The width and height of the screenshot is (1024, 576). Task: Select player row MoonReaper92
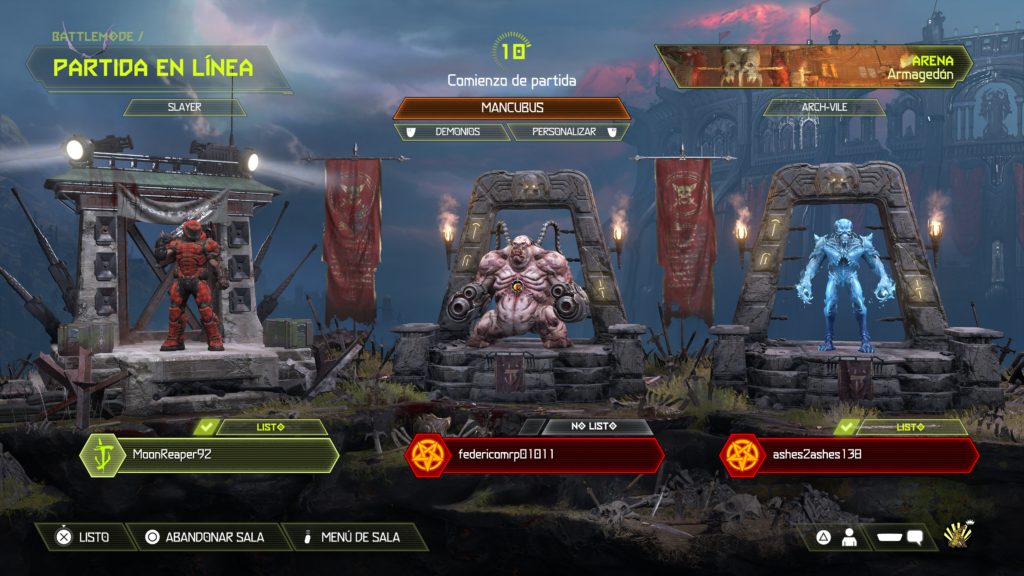click(210, 455)
